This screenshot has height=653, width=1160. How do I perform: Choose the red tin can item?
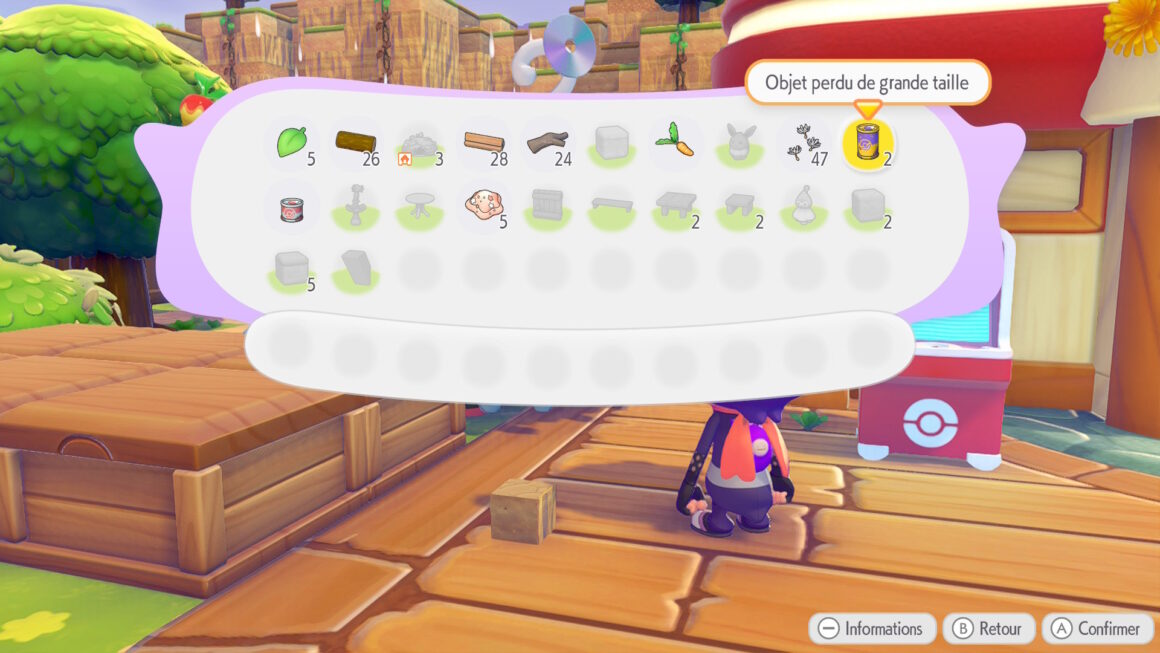click(x=291, y=206)
